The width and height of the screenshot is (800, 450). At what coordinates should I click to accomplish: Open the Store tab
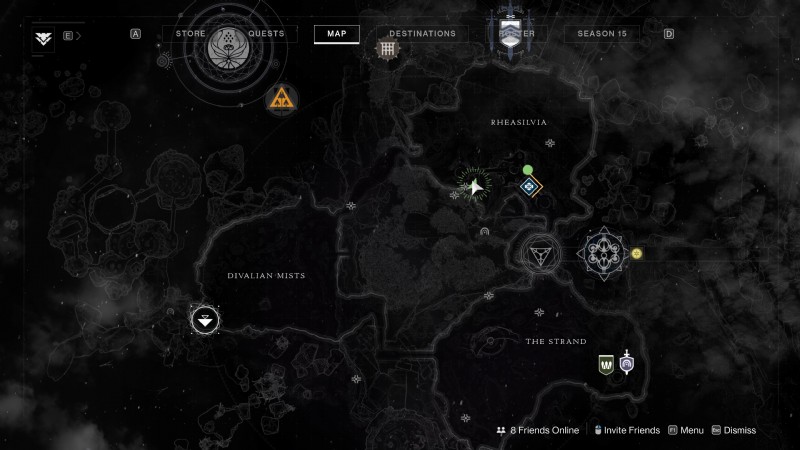[190, 34]
